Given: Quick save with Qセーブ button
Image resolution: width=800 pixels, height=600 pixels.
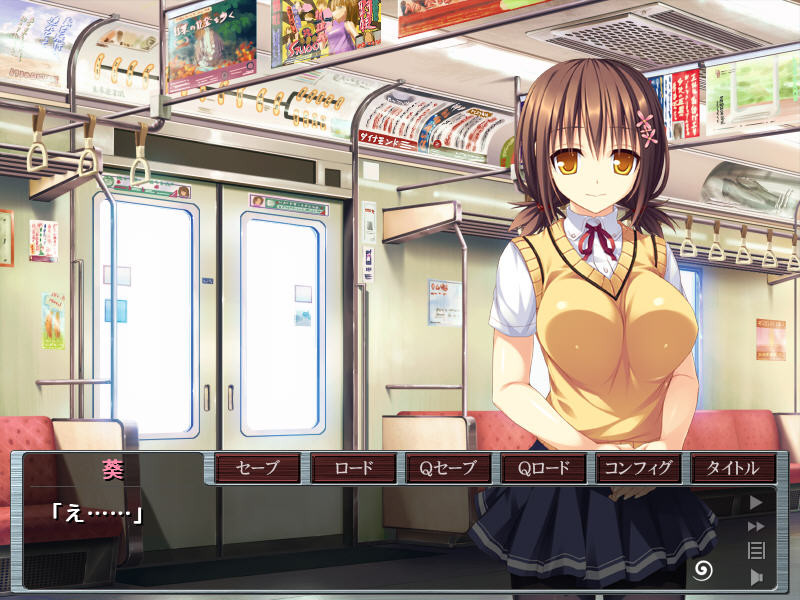Looking at the screenshot, I should (x=449, y=468).
